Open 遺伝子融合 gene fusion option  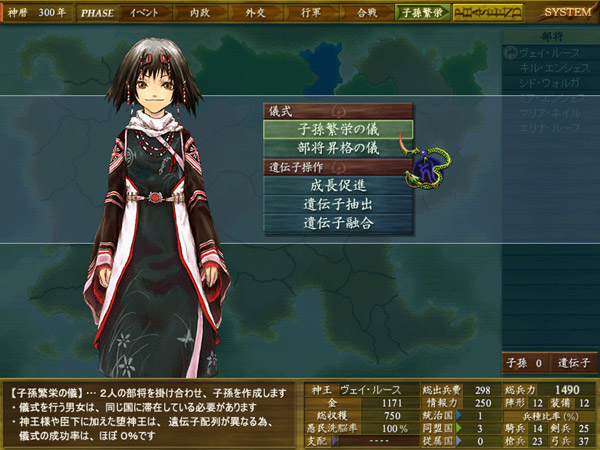[338, 222]
